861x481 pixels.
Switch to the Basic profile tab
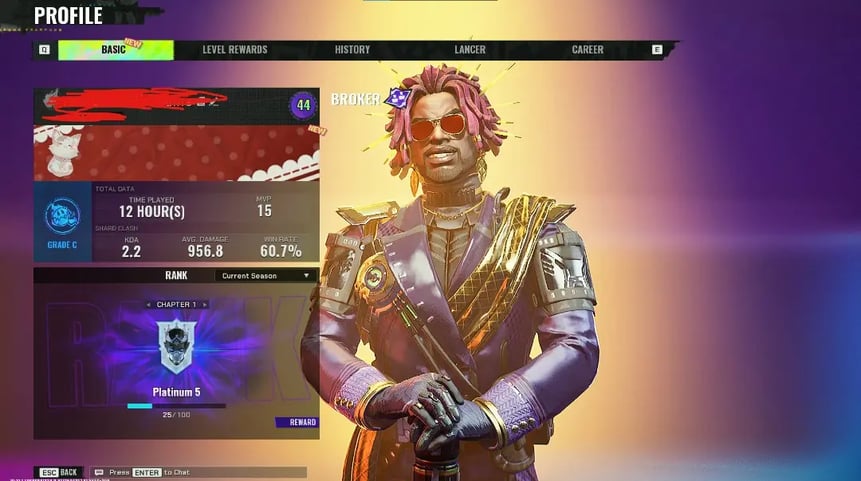pos(115,50)
